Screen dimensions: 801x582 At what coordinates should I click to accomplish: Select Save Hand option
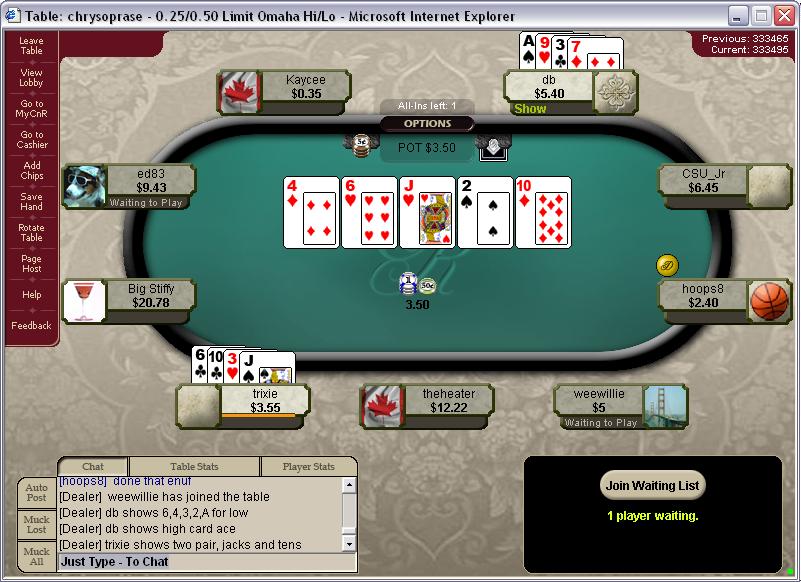(x=31, y=202)
